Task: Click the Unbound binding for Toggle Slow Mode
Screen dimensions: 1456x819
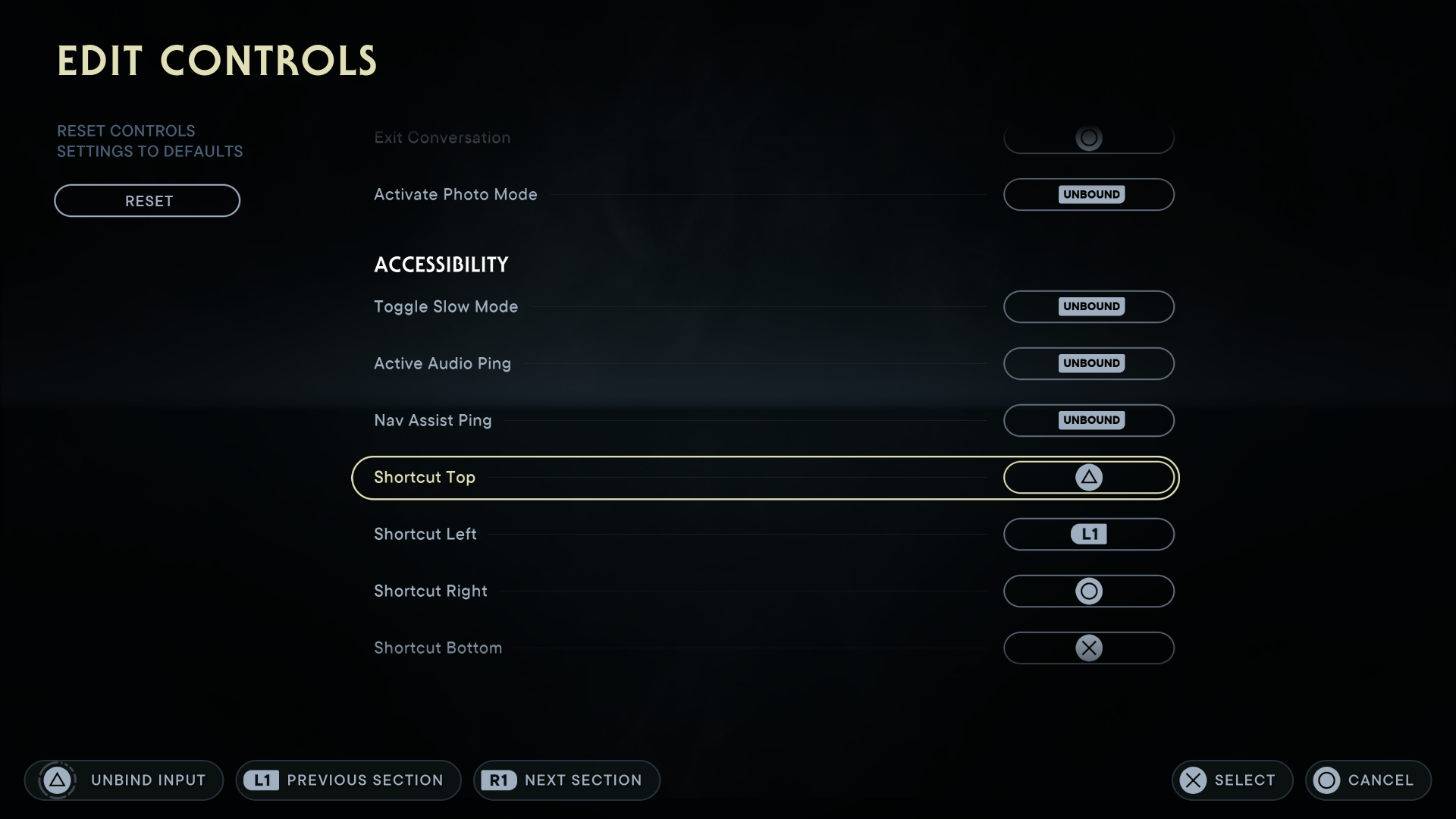Action: pos(1089,306)
